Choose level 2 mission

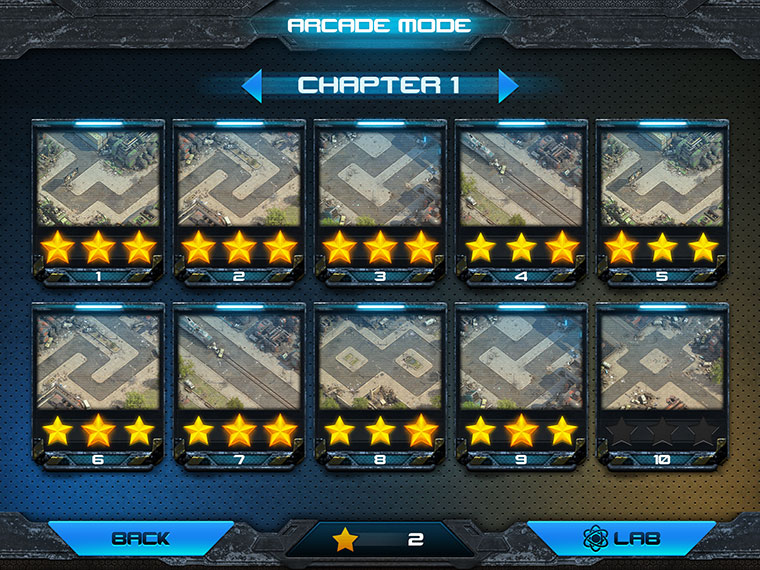coord(239,201)
